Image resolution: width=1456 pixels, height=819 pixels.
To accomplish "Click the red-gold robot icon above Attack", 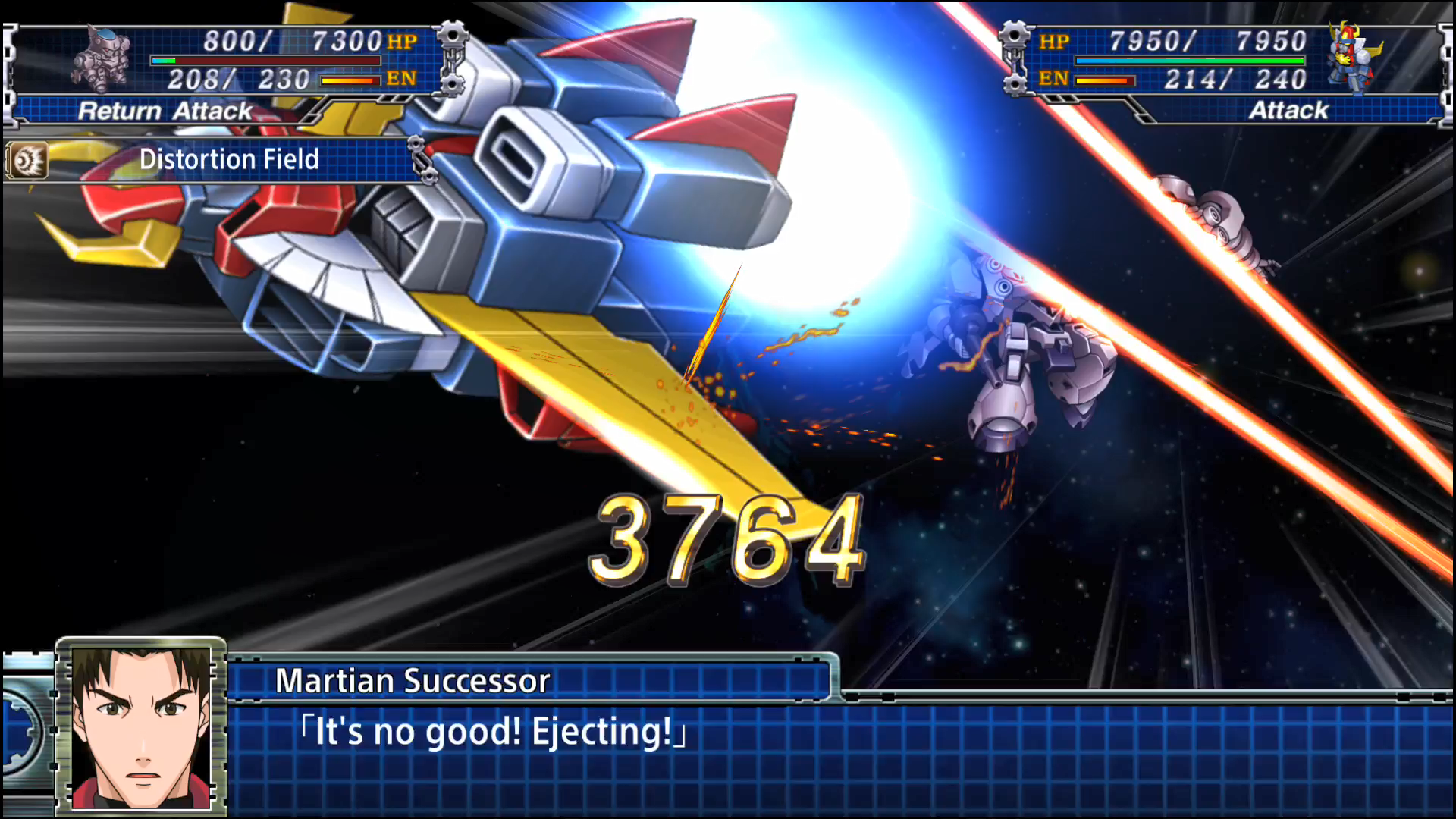I will tap(1354, 58).
